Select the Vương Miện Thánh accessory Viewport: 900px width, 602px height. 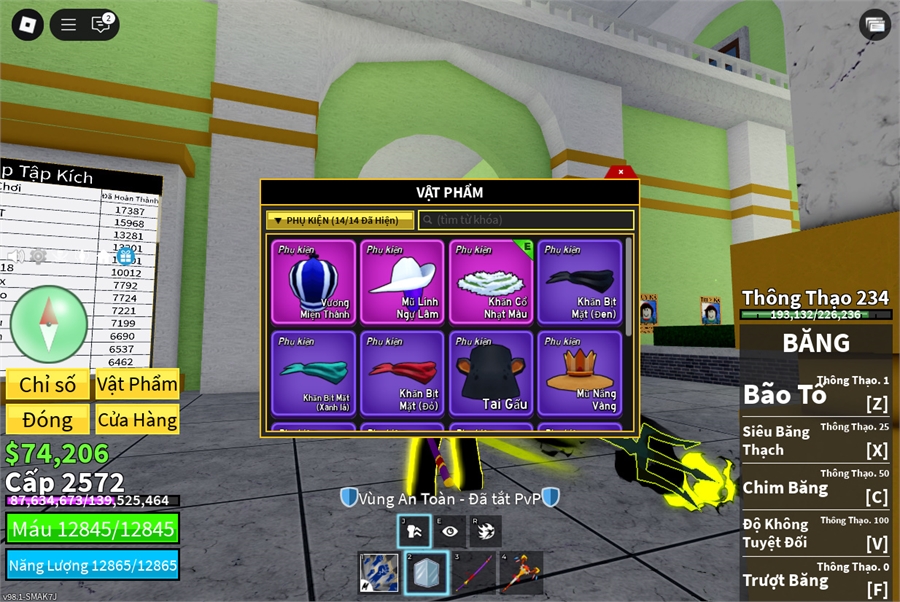point(314,282)
